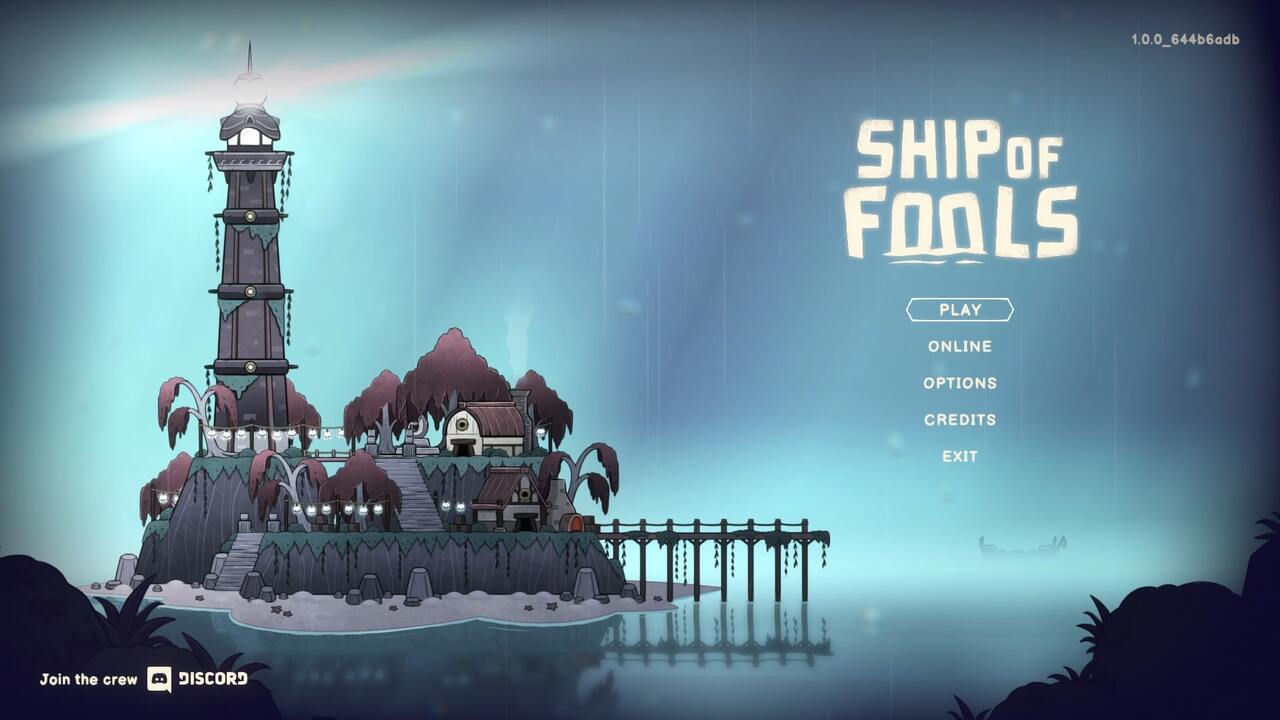This screenshot has width=1280, height=720.
Task: Open the CREDITS screen
Action: point(961,419)
